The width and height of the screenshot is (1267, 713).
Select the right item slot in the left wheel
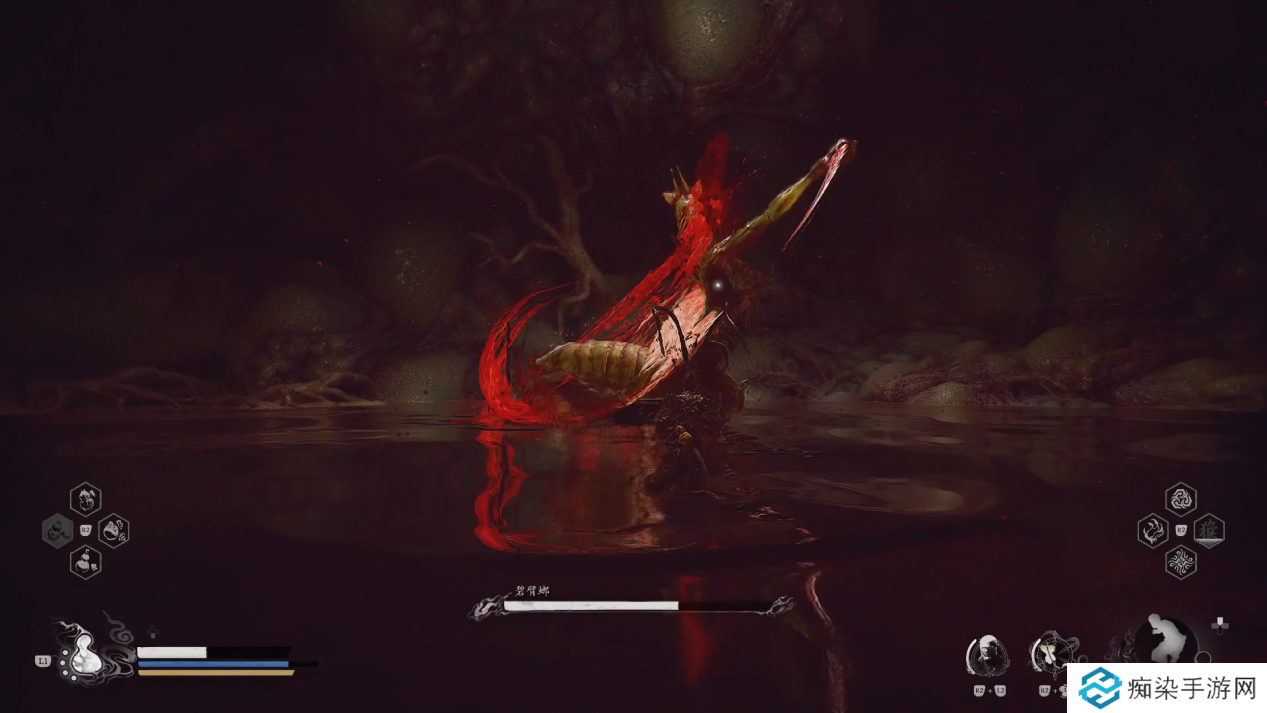point(114,530)
